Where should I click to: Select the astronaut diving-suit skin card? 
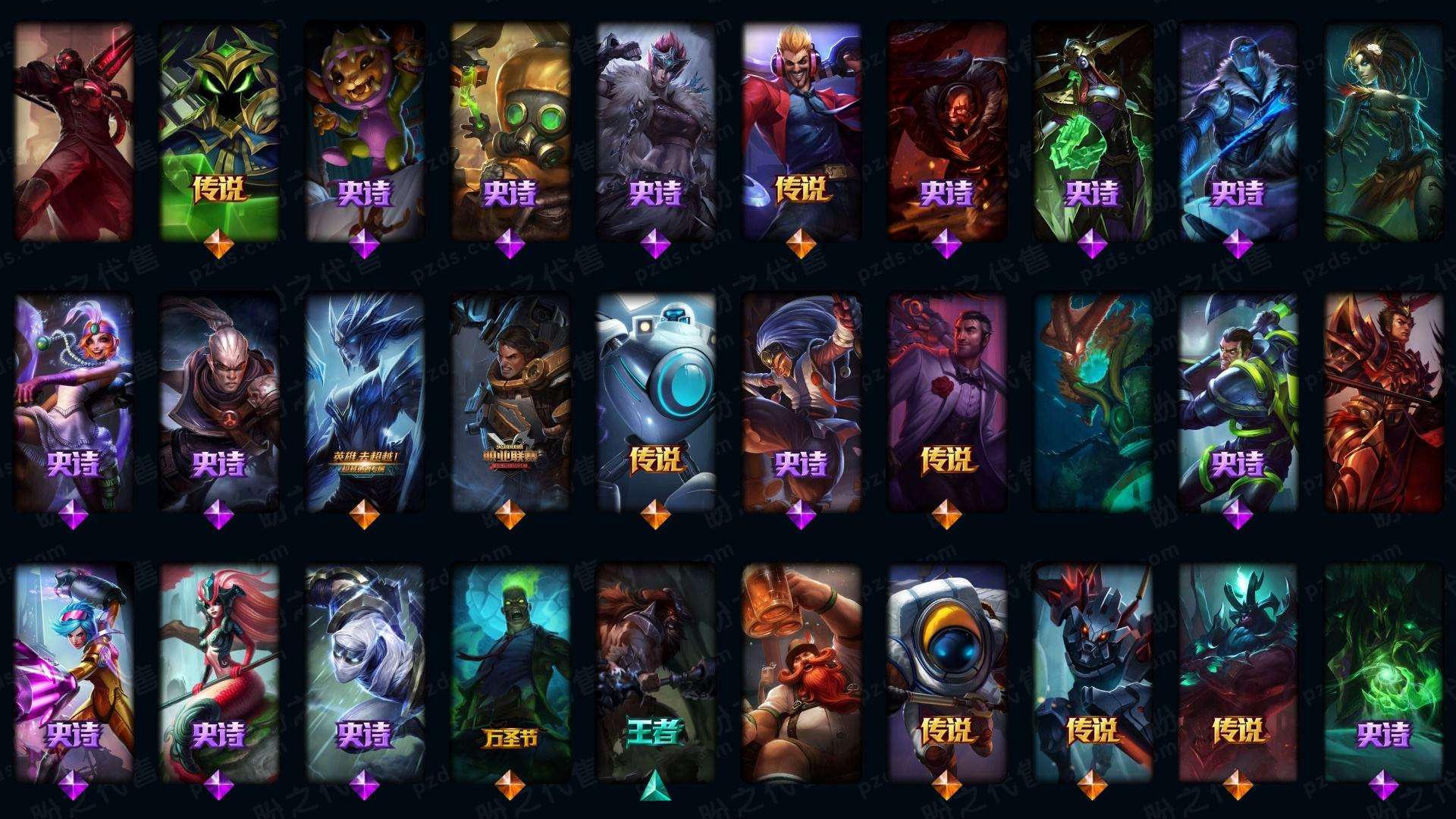click(946, 672)
